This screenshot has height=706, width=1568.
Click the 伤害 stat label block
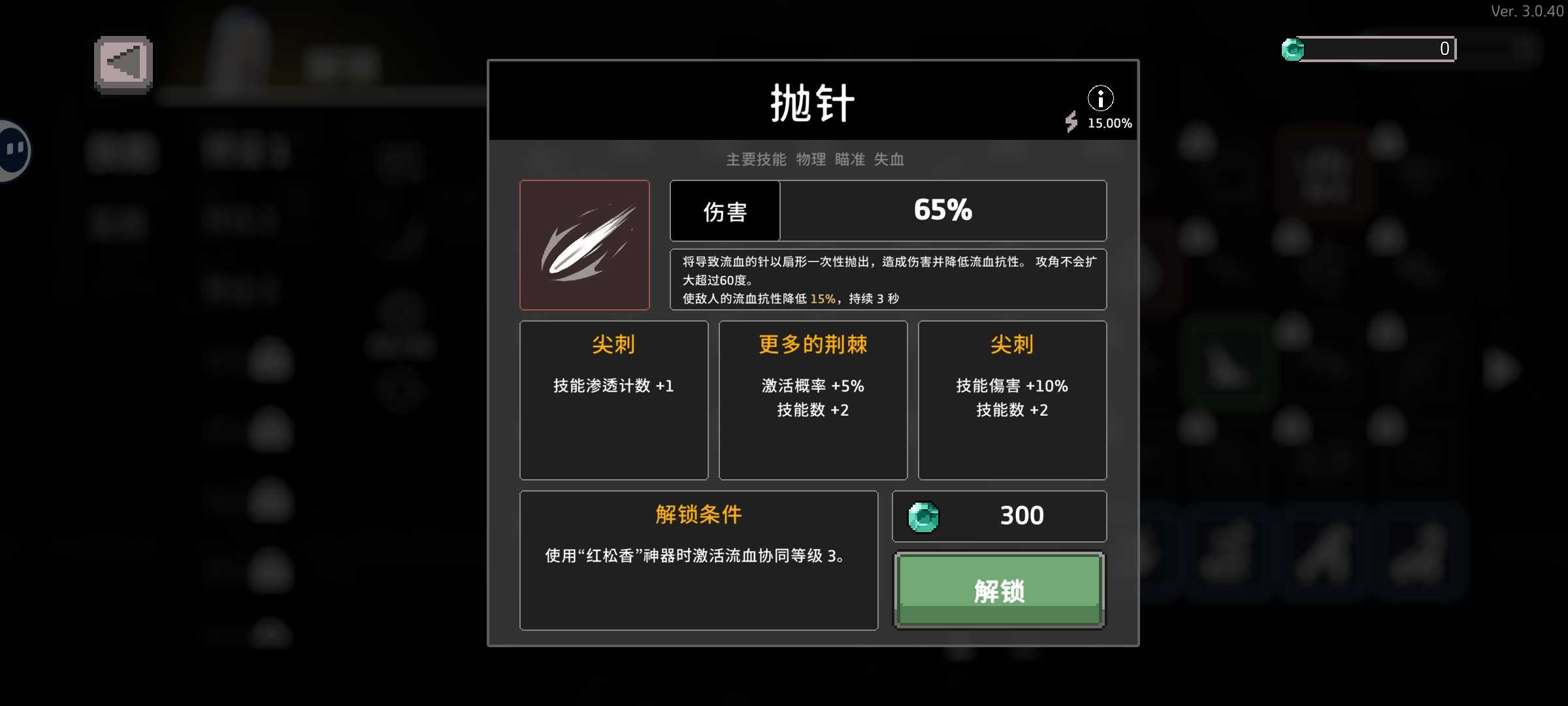[x=725, y=210]
